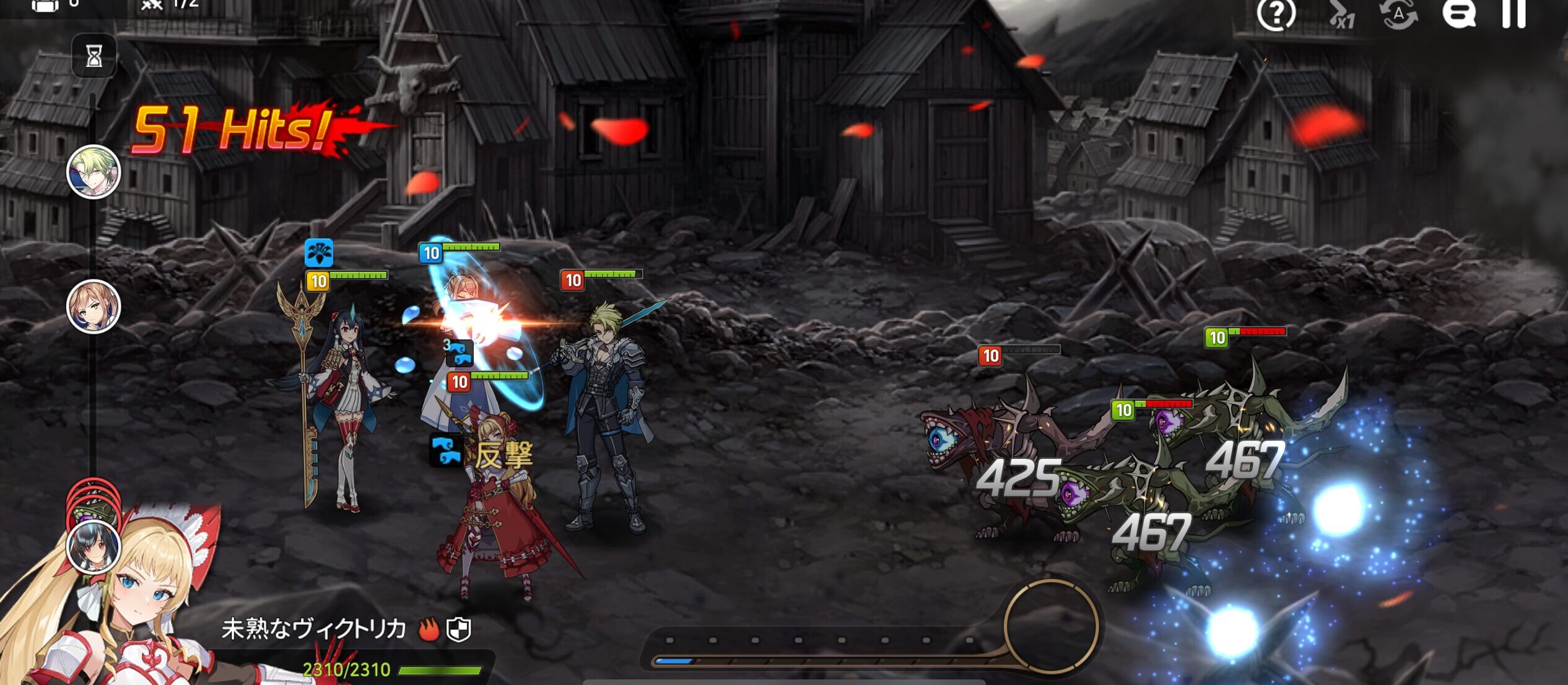Toggle the x1 battle speed
This screenshot has width=1568, height=685.
[x=1341, y=15]
